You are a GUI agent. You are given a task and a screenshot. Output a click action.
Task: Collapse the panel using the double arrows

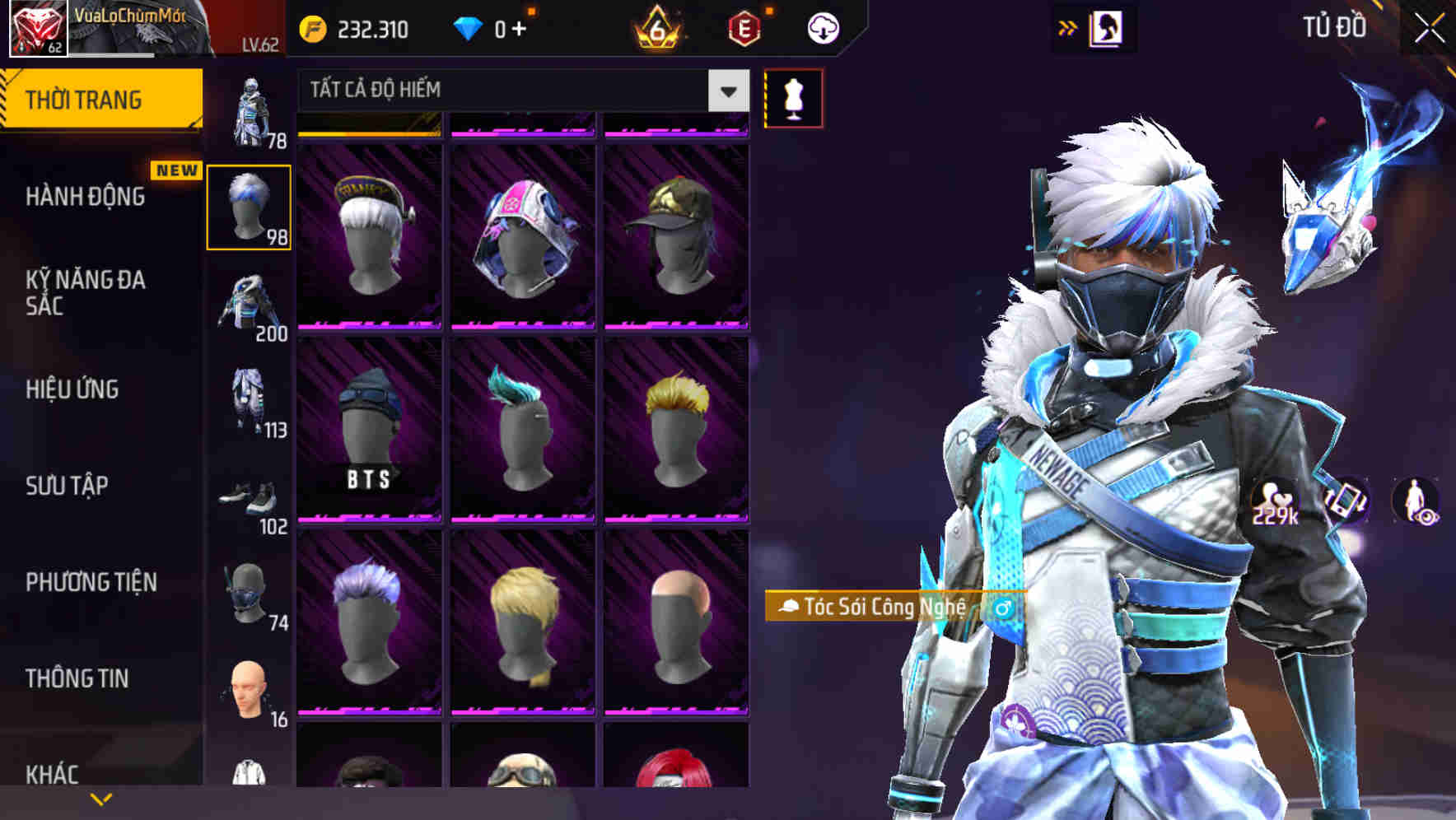click(x=1066, y=26)
